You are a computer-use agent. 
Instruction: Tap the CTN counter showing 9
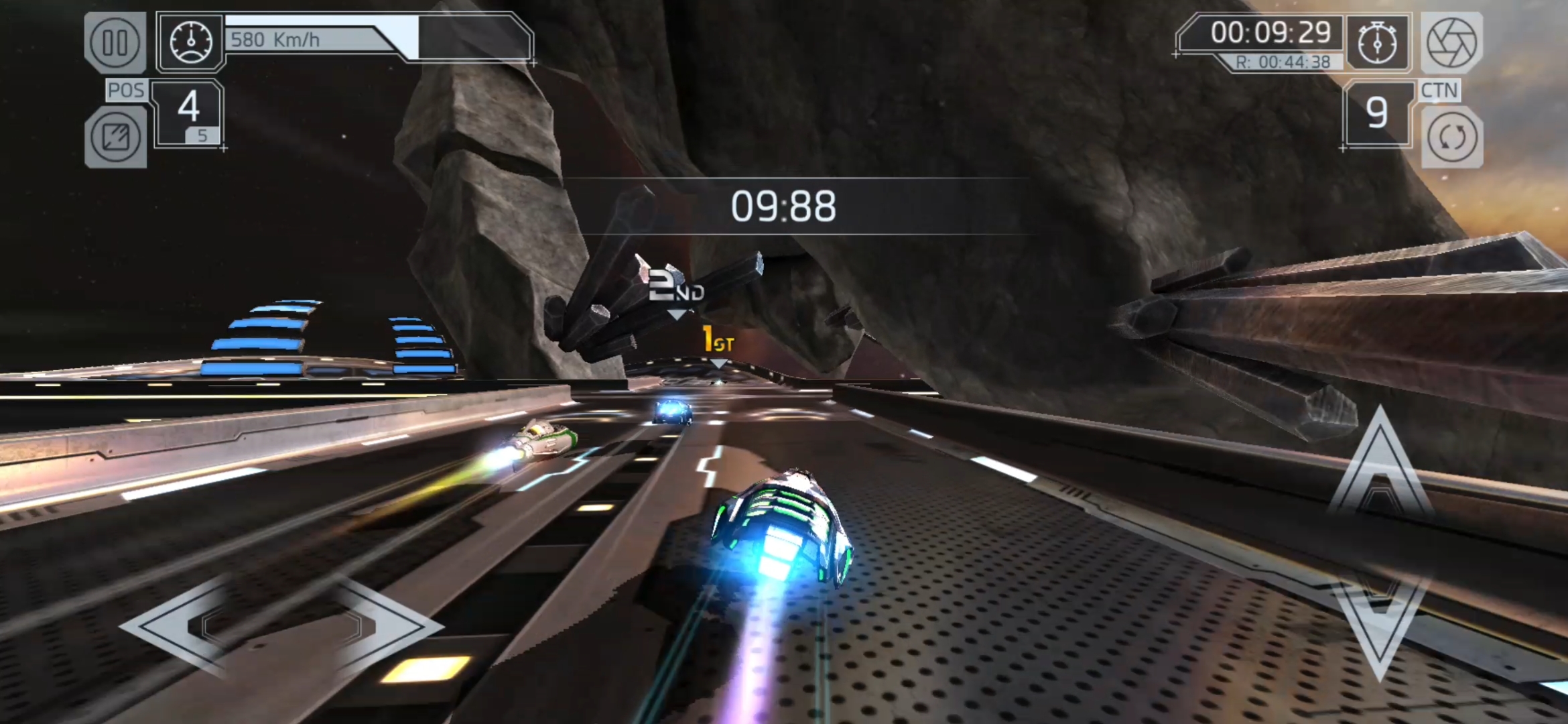click(1377, 113)
